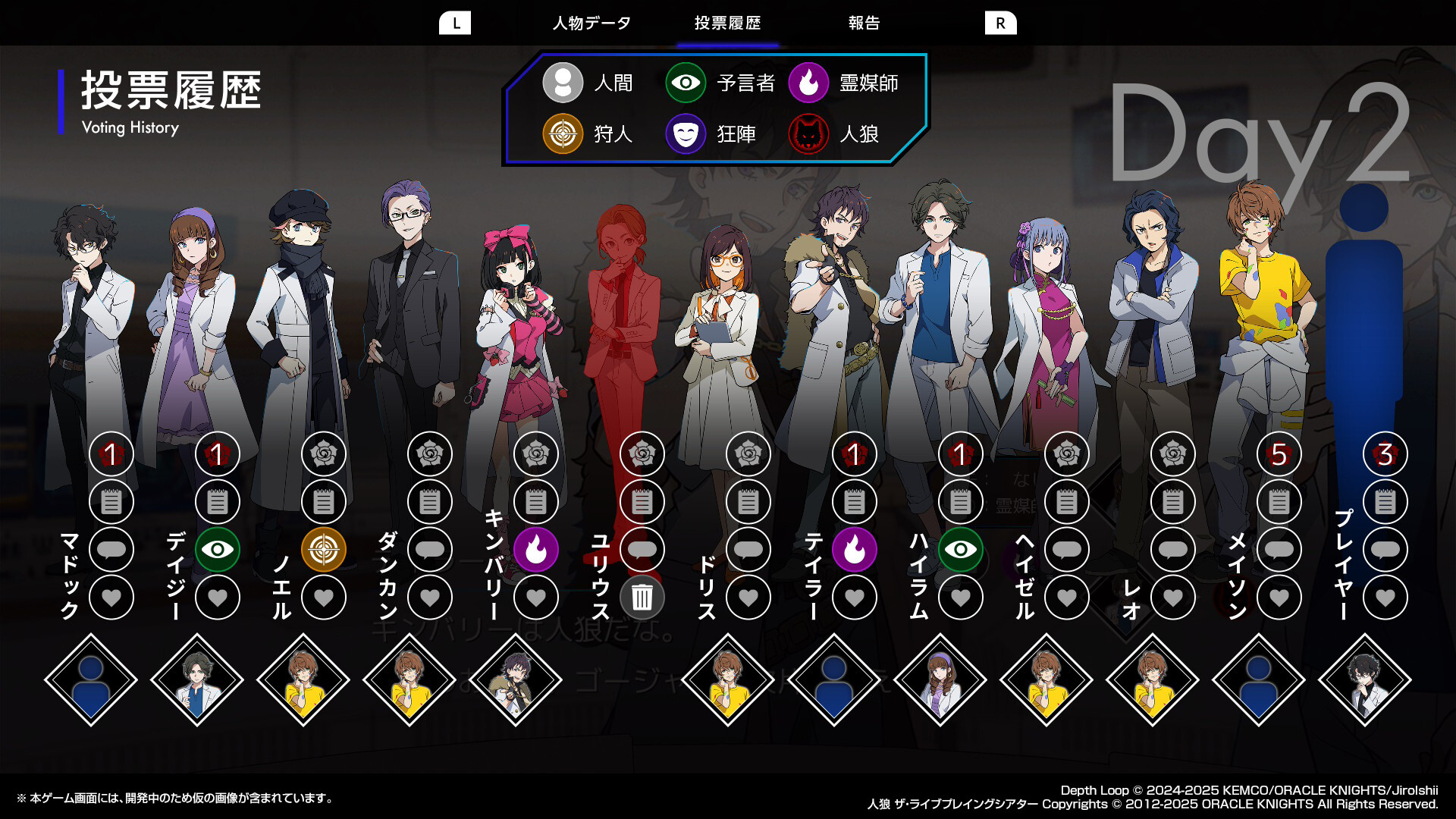Click the vote count badge showing 3 above プレイヤー

(x=1385, y=454)
